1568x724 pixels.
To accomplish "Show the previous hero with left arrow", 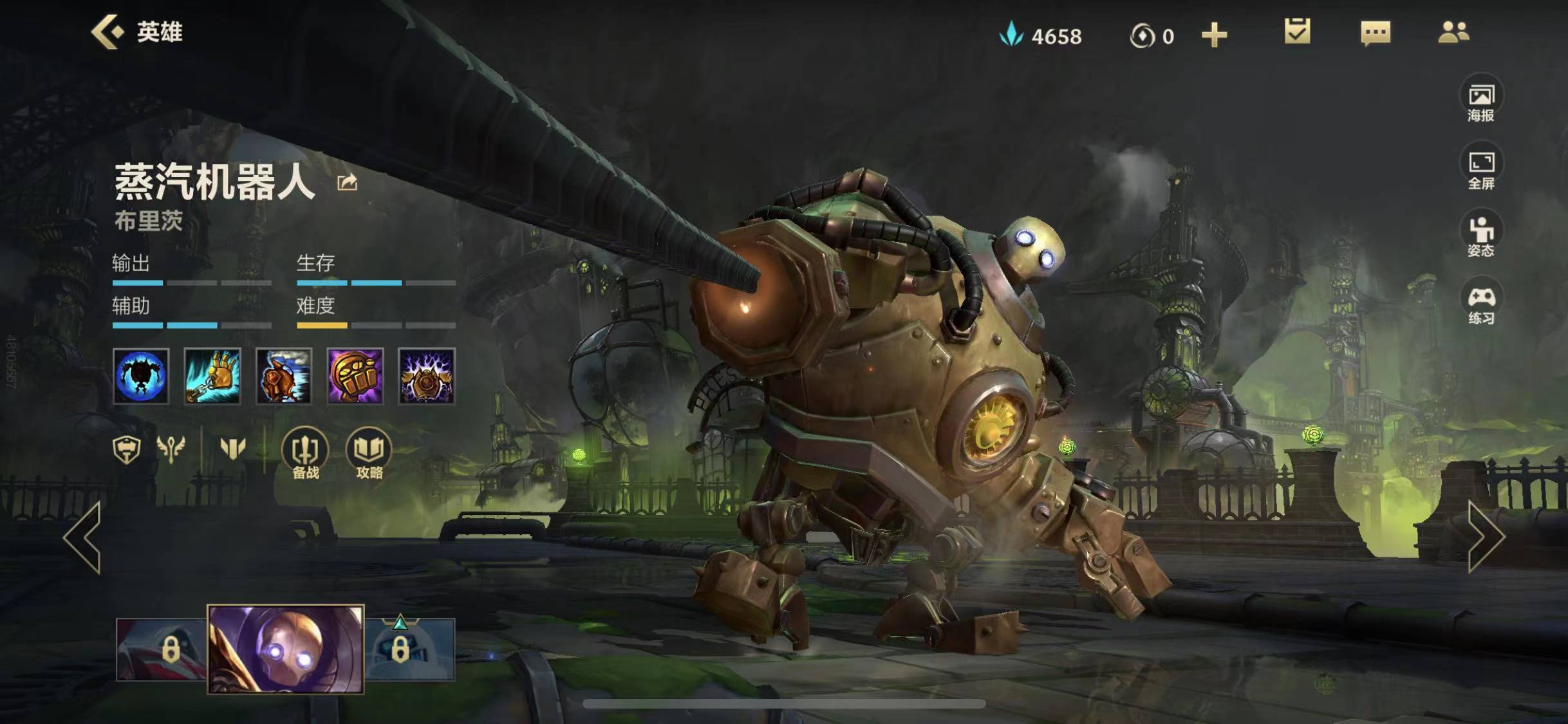I will pos(84,537).
